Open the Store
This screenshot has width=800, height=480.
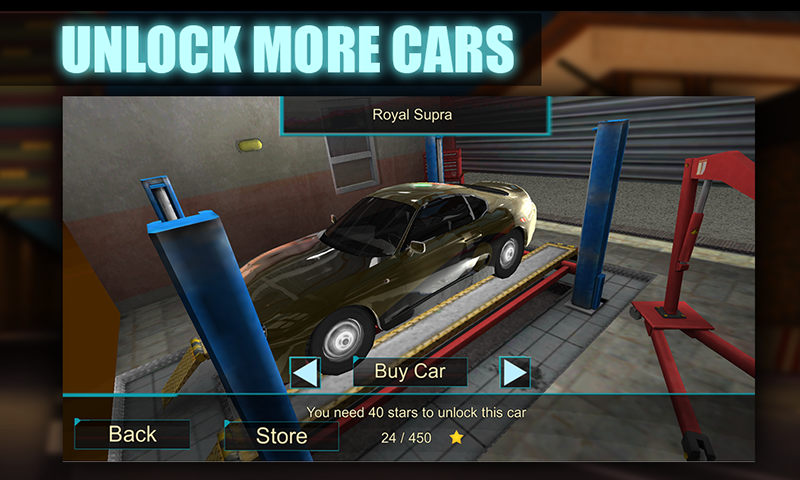click(281, 435)
